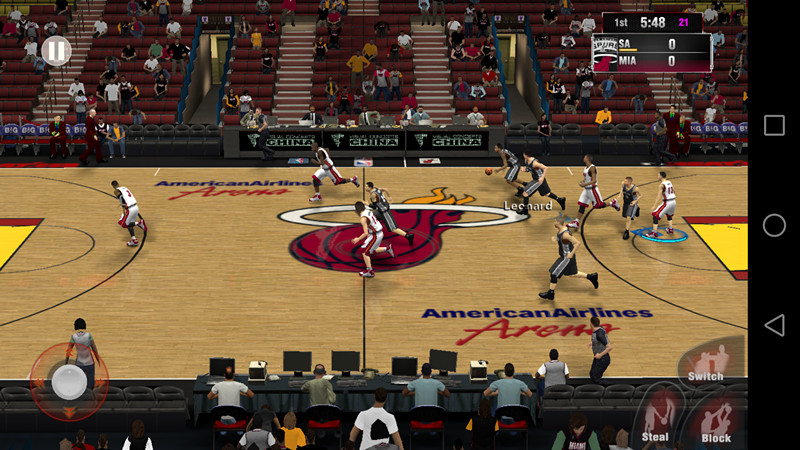Tap the Steal button

coord(657,416)
